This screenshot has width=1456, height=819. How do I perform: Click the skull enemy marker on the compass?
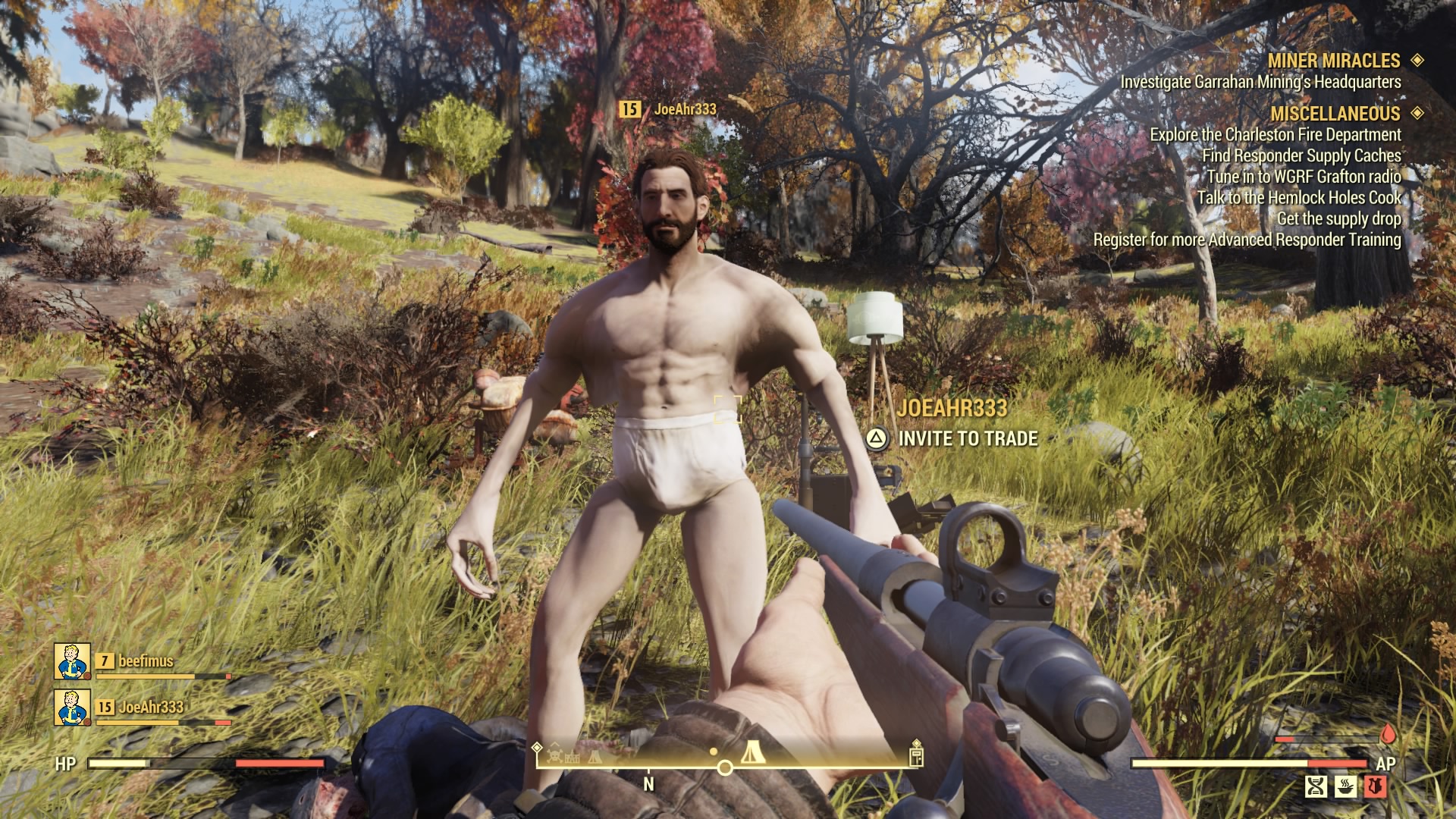click(556, 757)
